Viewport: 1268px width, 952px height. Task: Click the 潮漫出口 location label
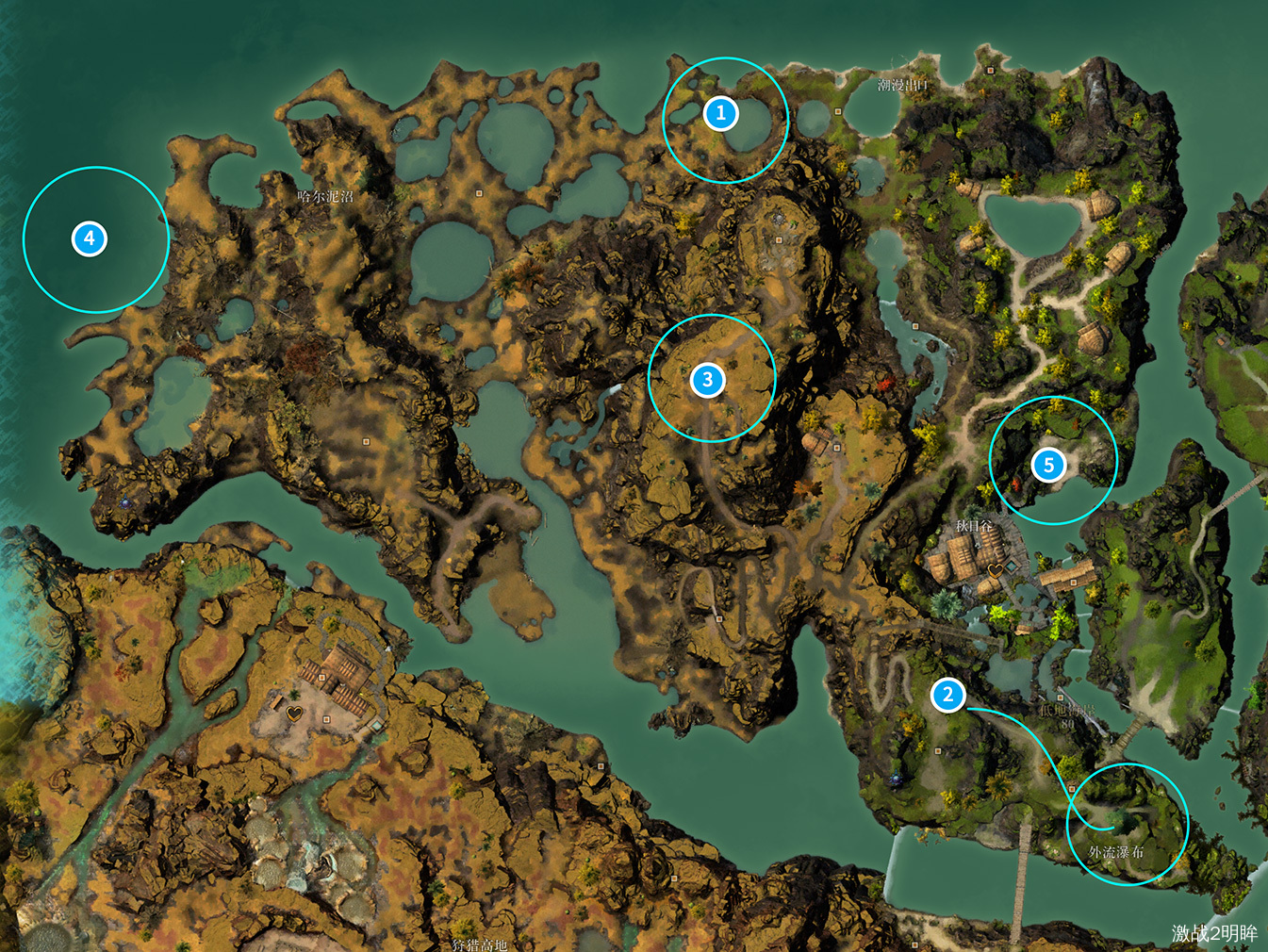click(902, 85)
